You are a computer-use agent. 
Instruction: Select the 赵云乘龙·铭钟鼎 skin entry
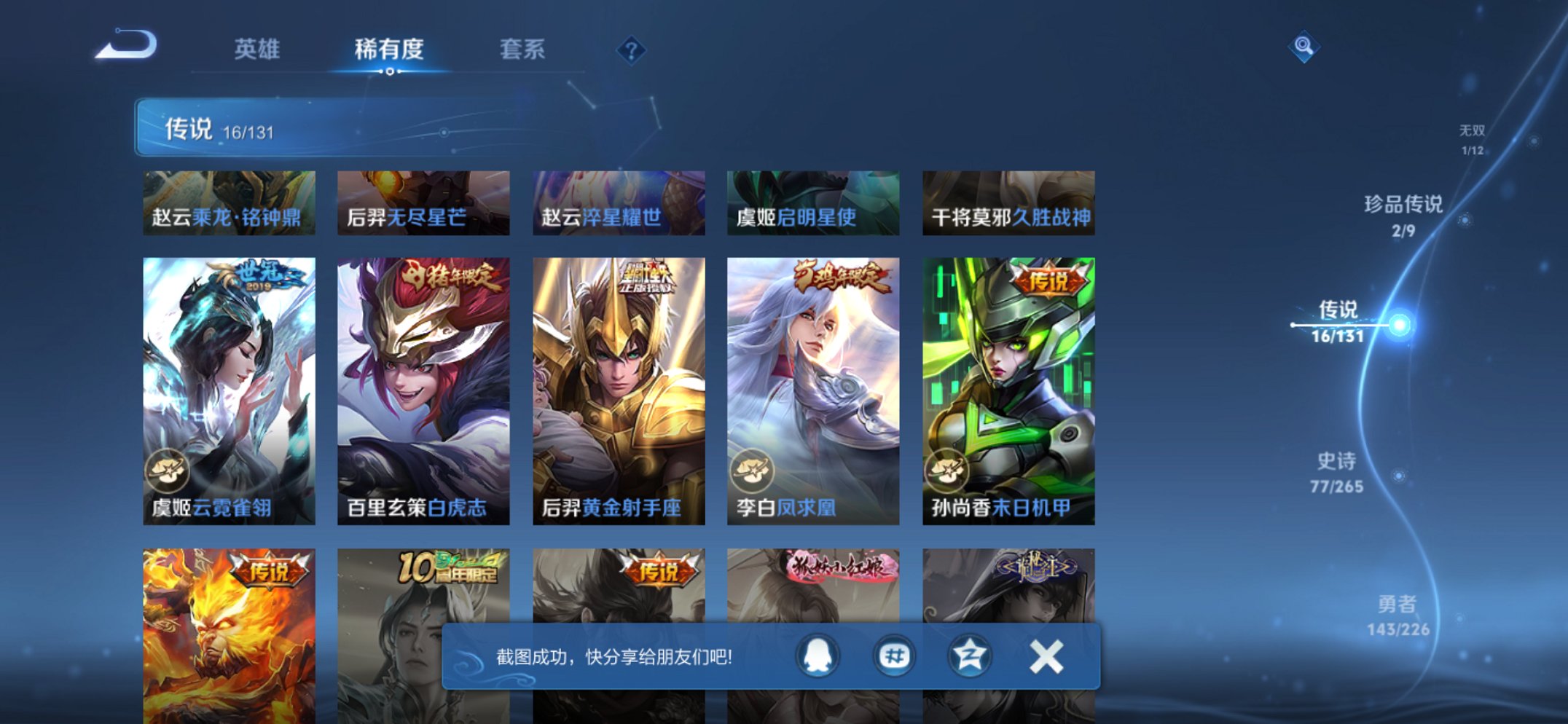pyautogui.click(x=229, y=202)
